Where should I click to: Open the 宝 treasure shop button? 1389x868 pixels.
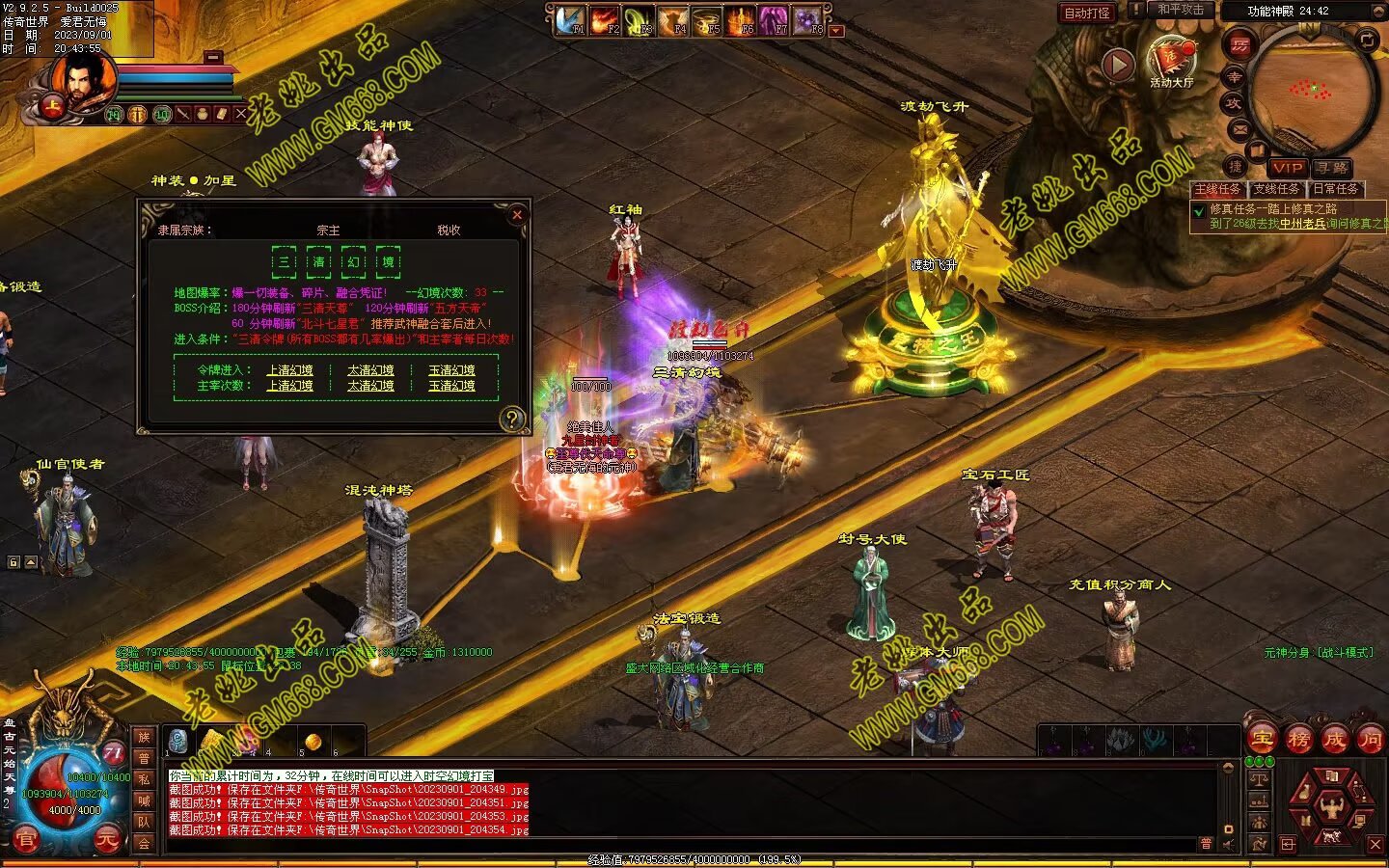pyautogui.click(x=1261, y=740)
